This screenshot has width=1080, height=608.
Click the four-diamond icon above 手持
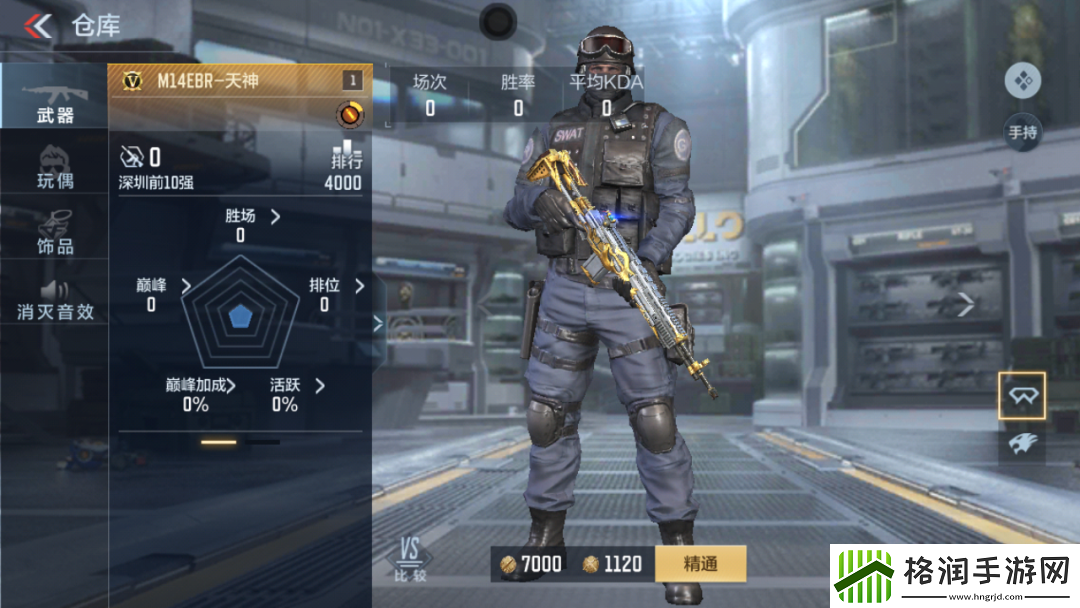(1023, 81)
